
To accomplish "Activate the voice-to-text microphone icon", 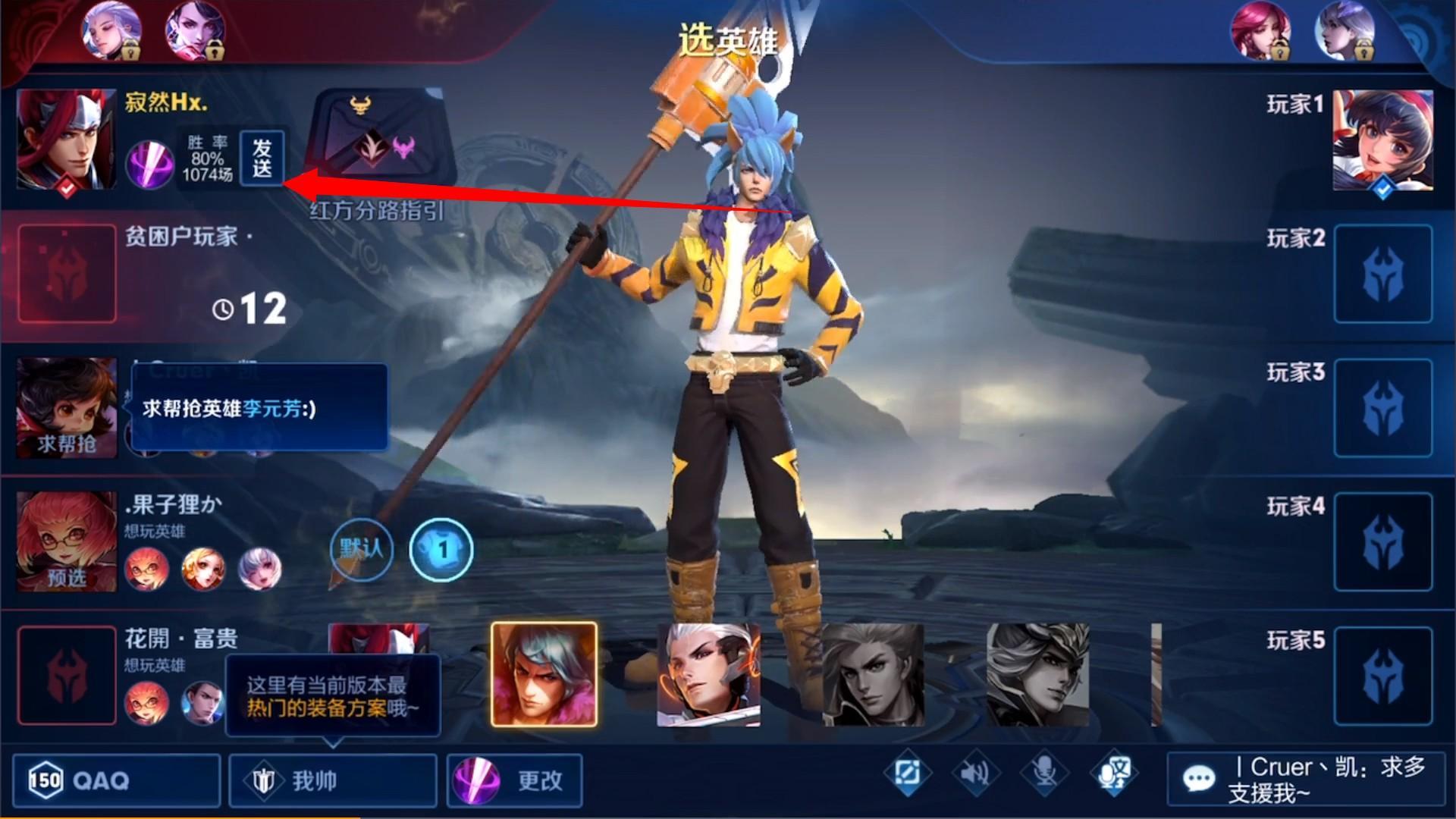I will tap(1114, 773).
